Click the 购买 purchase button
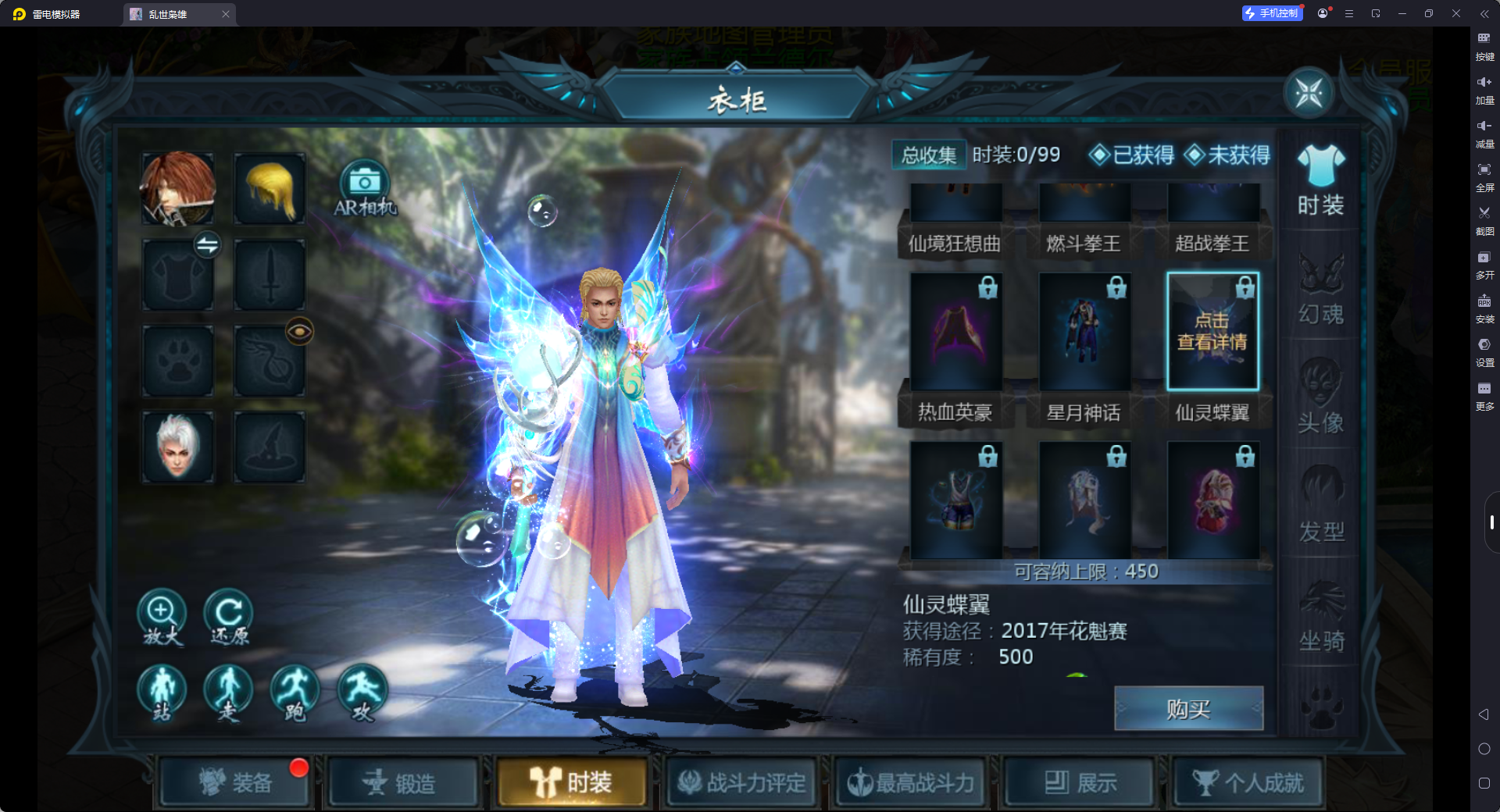This screenshot has width=1500, height=812. click(1188, 709)
